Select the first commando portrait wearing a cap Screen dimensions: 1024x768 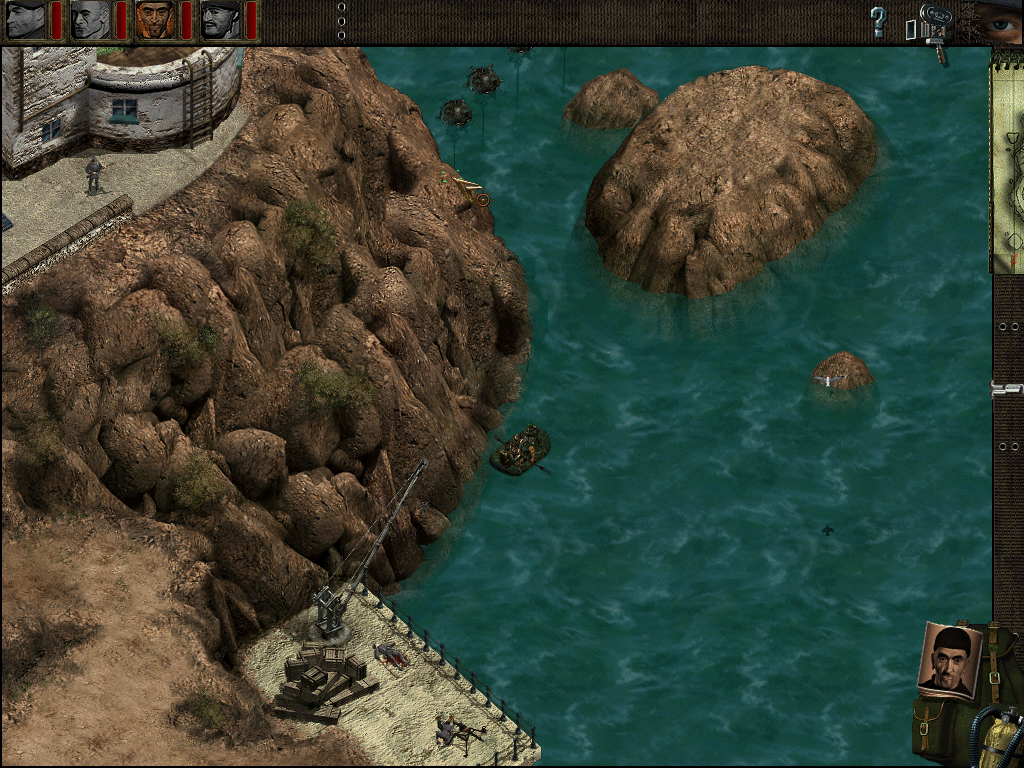click(x=26, y=20)
